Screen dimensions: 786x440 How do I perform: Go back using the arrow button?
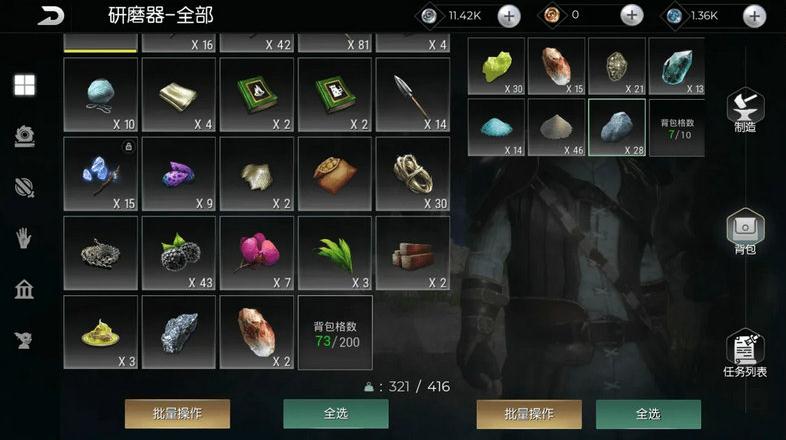50,15
